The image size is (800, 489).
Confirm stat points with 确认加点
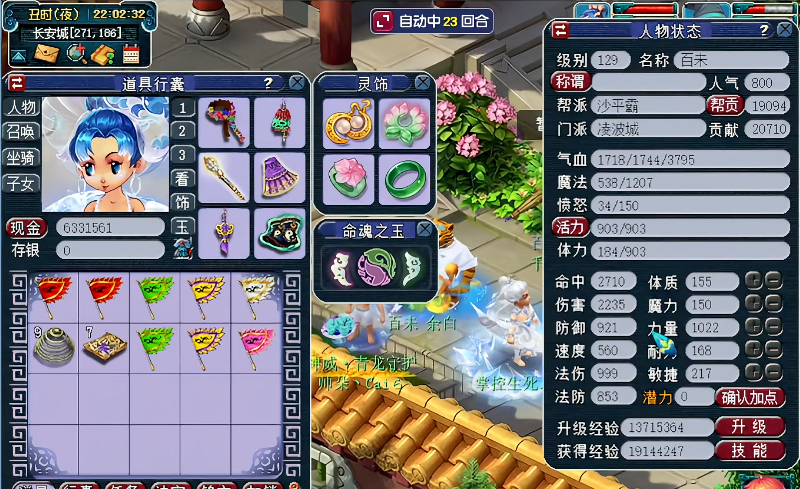pyautogui.click(x=751, y=397)
